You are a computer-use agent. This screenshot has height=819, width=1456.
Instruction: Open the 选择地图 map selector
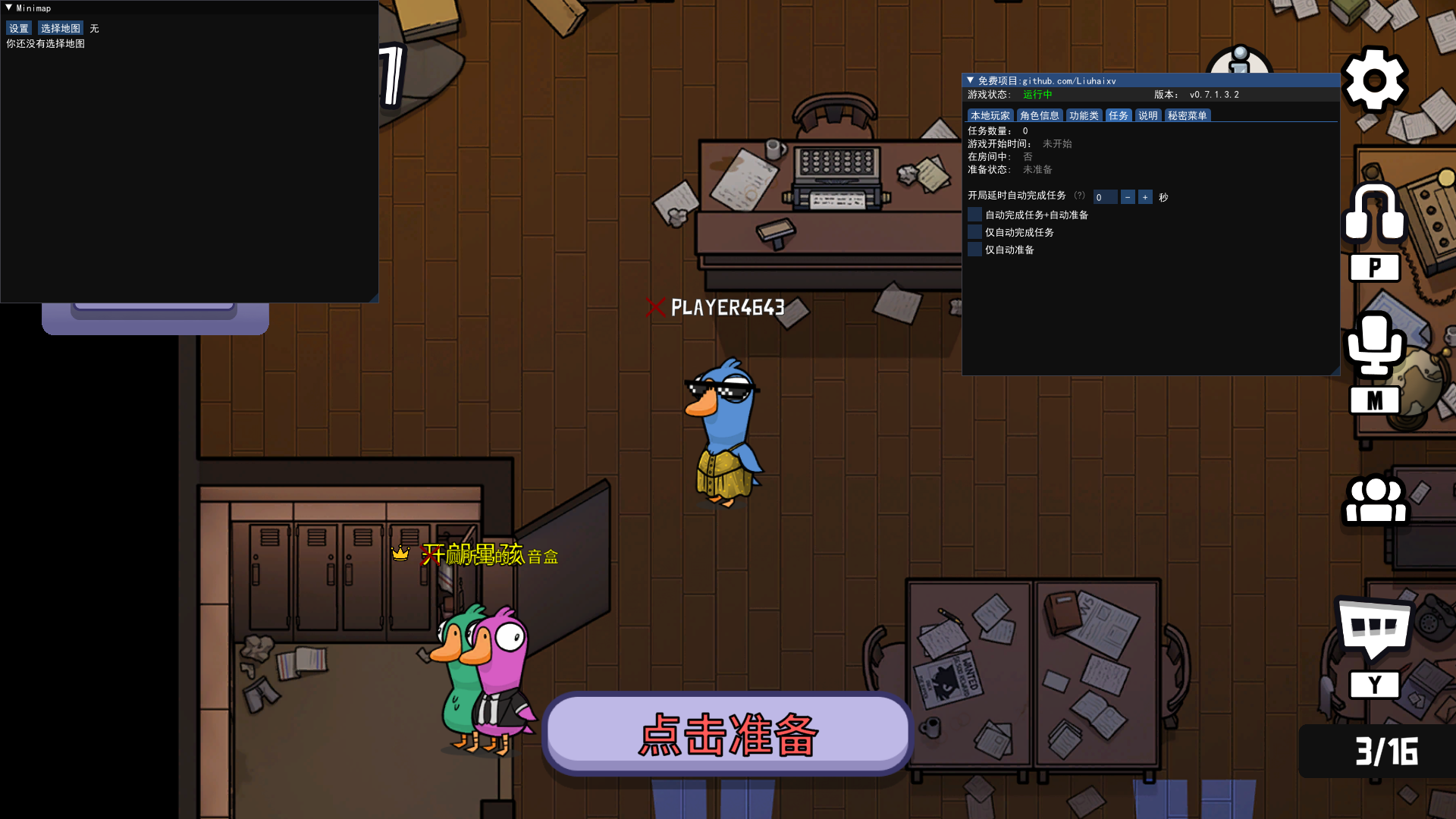click(61, 27)
